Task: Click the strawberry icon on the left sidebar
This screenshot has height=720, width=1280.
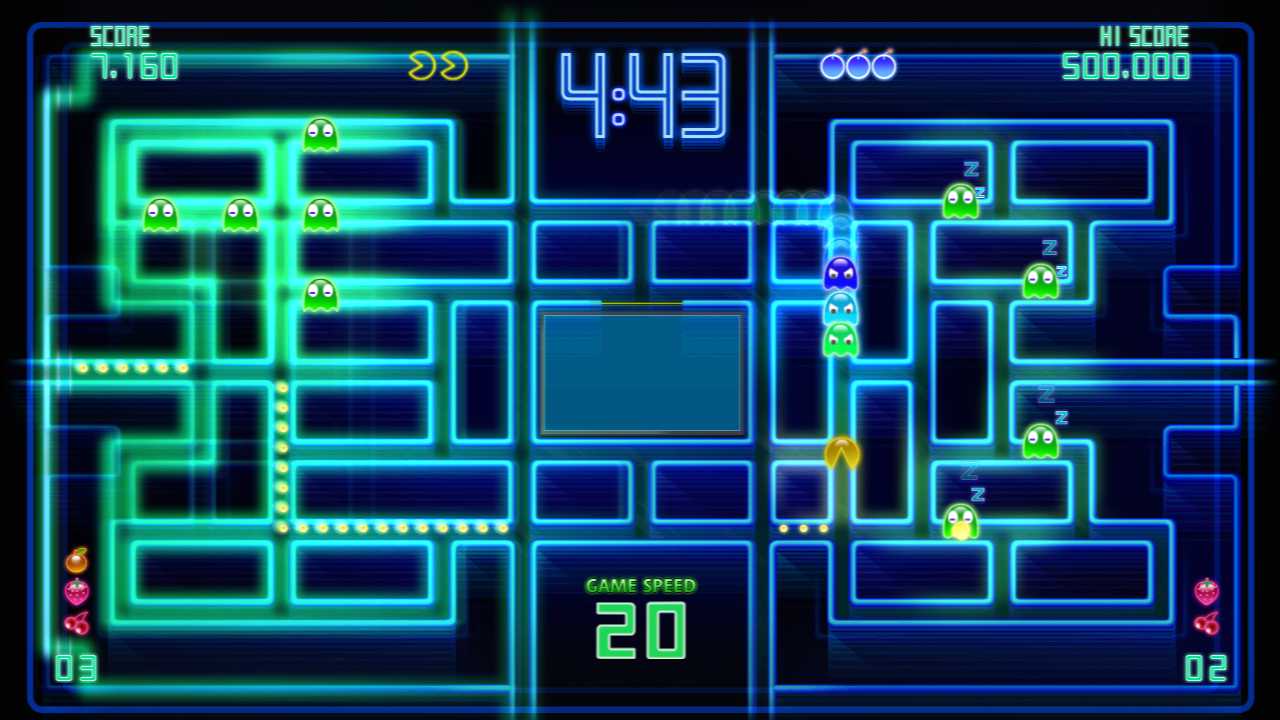Action: 77,592
